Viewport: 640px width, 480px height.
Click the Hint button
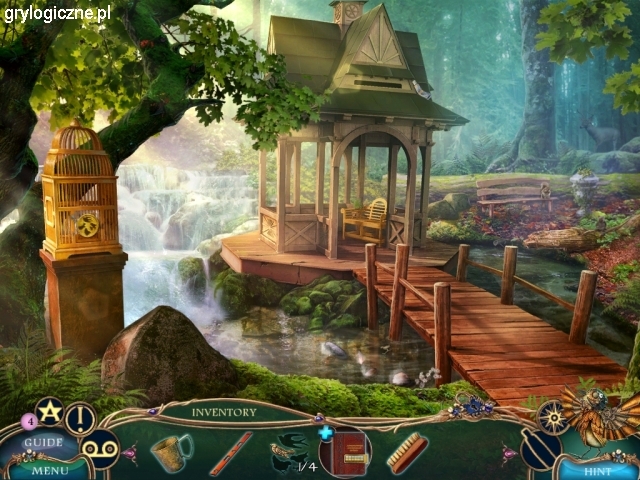pyautogui.click(x=596, y=470)
